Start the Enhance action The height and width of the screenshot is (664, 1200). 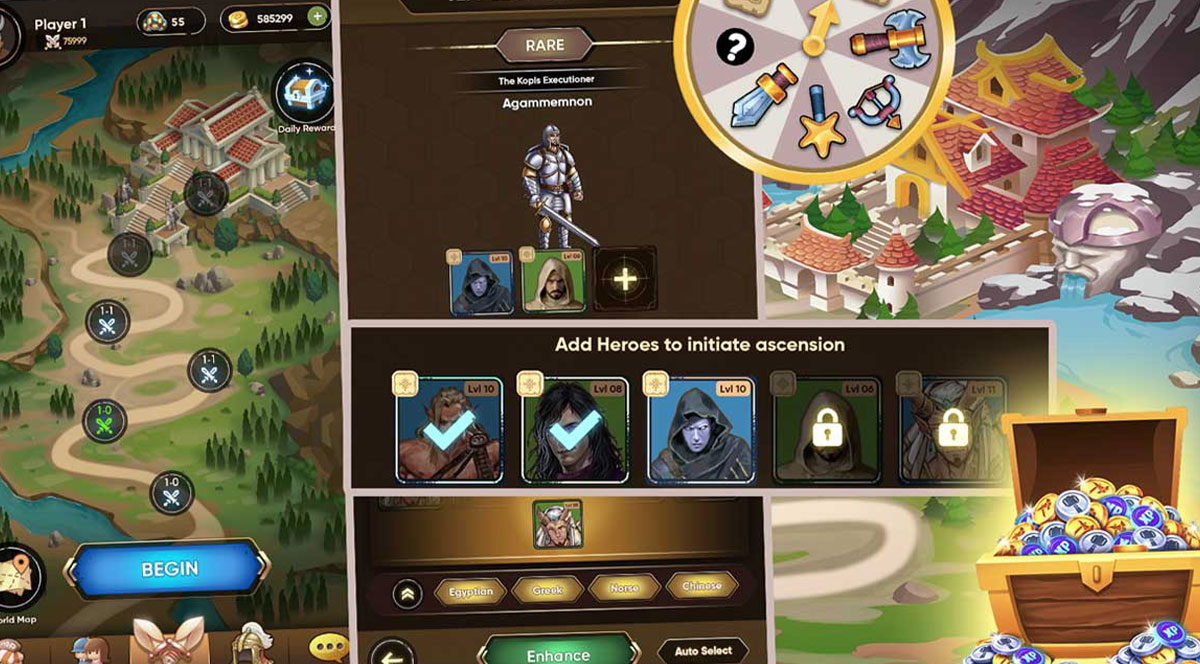(558, 653)
